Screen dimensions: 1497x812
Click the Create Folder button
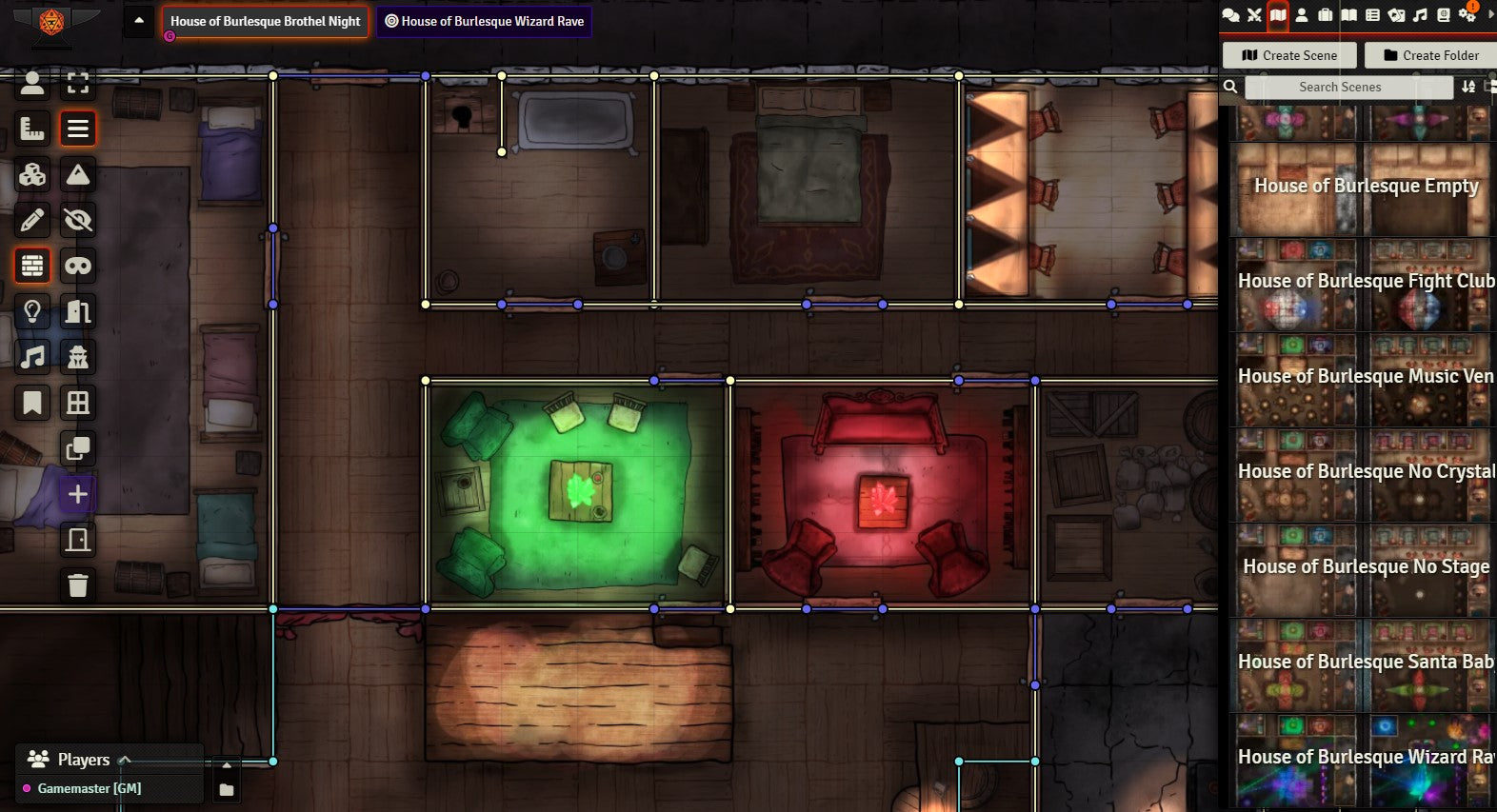coord(1430,55)
